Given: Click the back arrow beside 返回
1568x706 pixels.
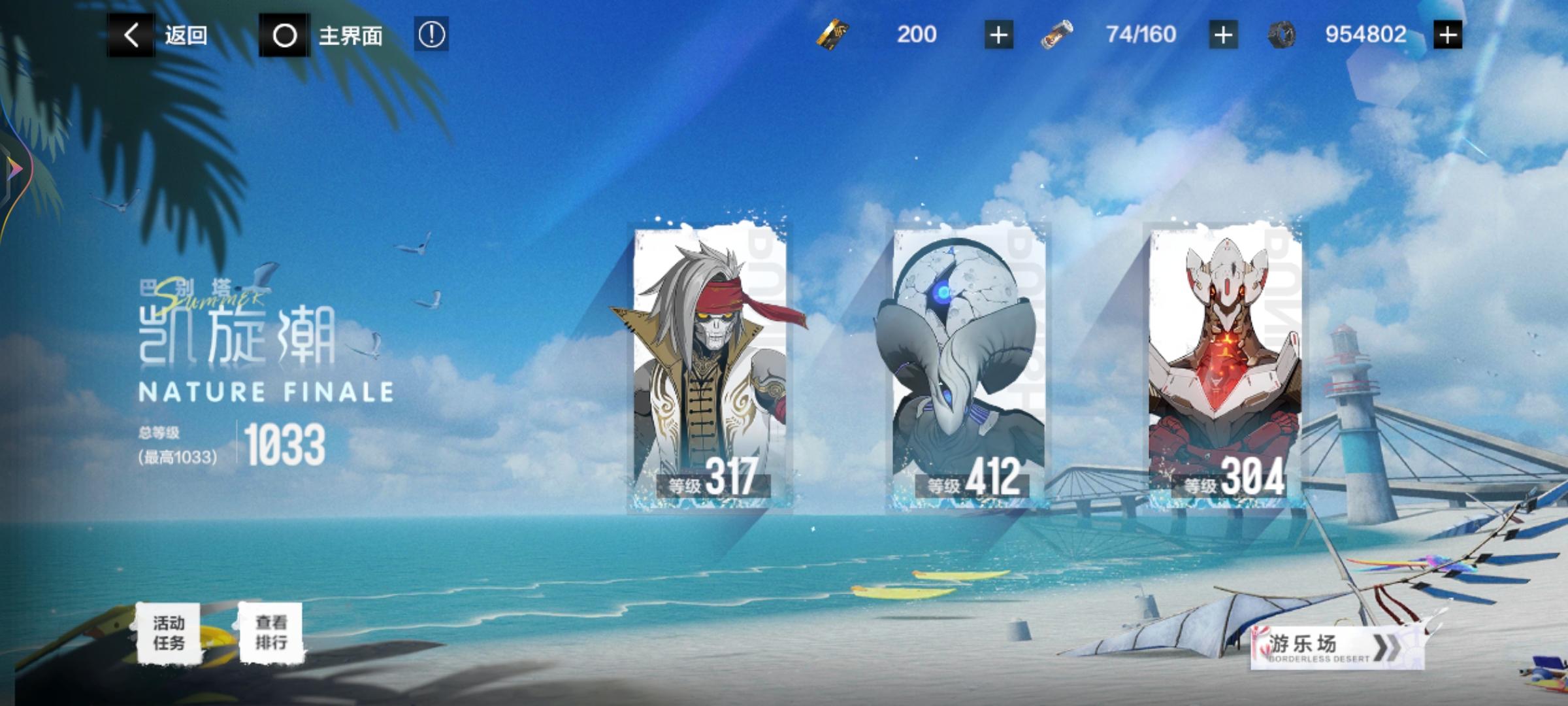Looking at the screenshot, I should click(130, 35).
